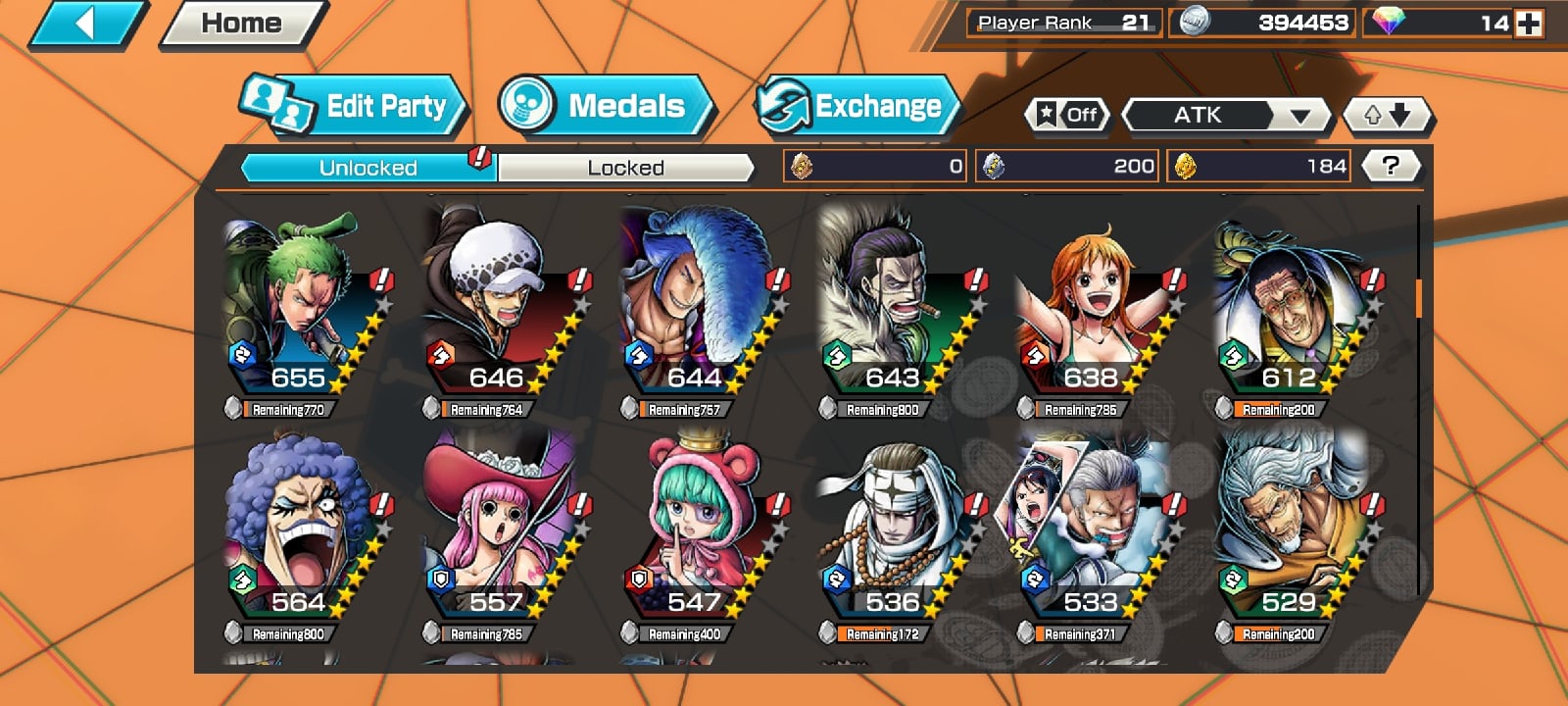Select the gold fragment icon showing 184
1568x706 pixels.
point(1189,165)
